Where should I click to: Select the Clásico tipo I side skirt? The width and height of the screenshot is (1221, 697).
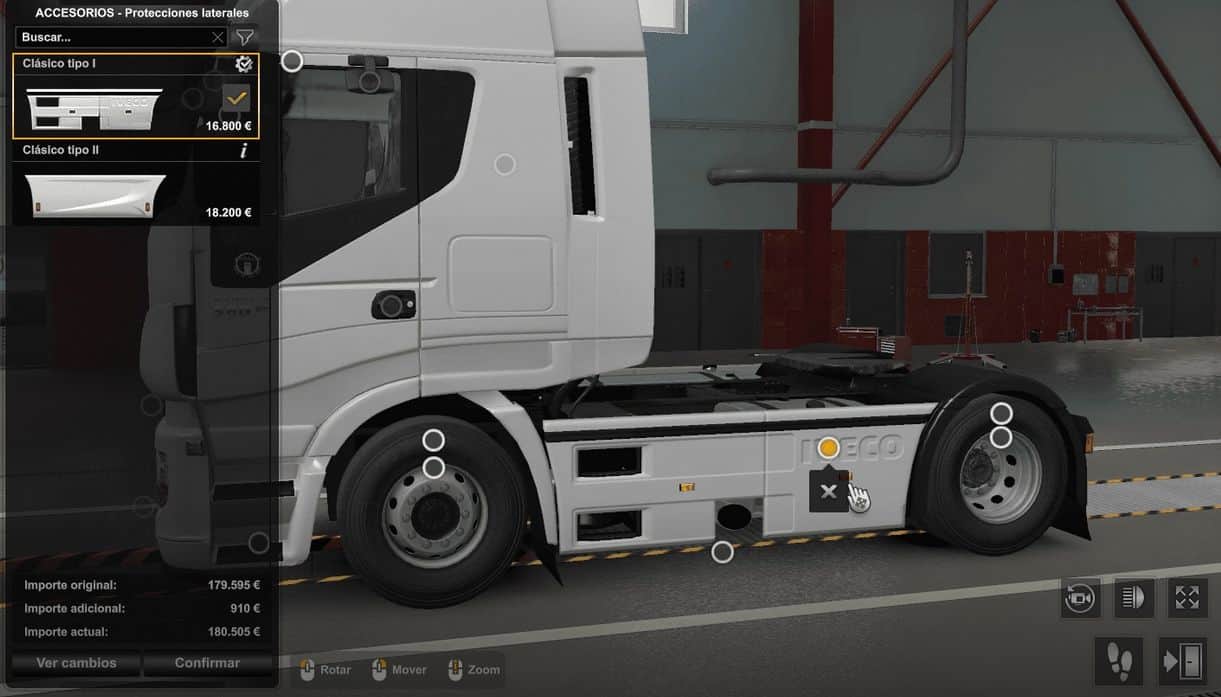pos(135,97)
